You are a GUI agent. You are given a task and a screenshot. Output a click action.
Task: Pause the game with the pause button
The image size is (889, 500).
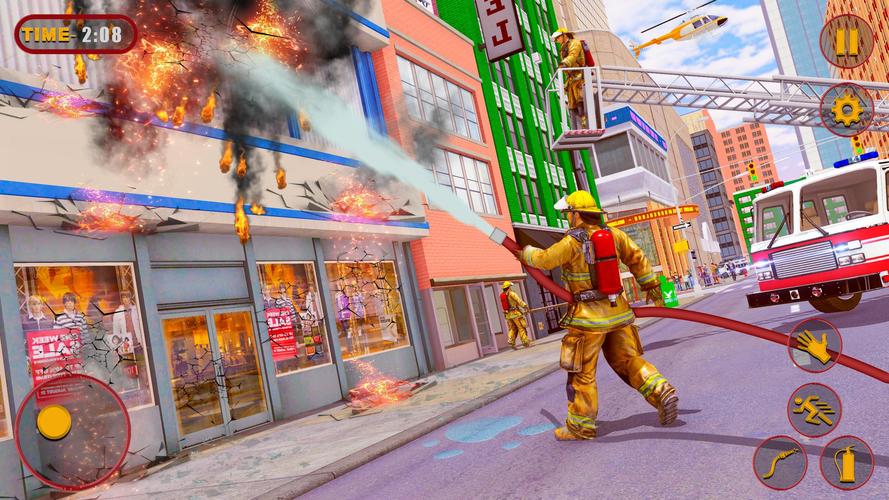click(846, 41)
